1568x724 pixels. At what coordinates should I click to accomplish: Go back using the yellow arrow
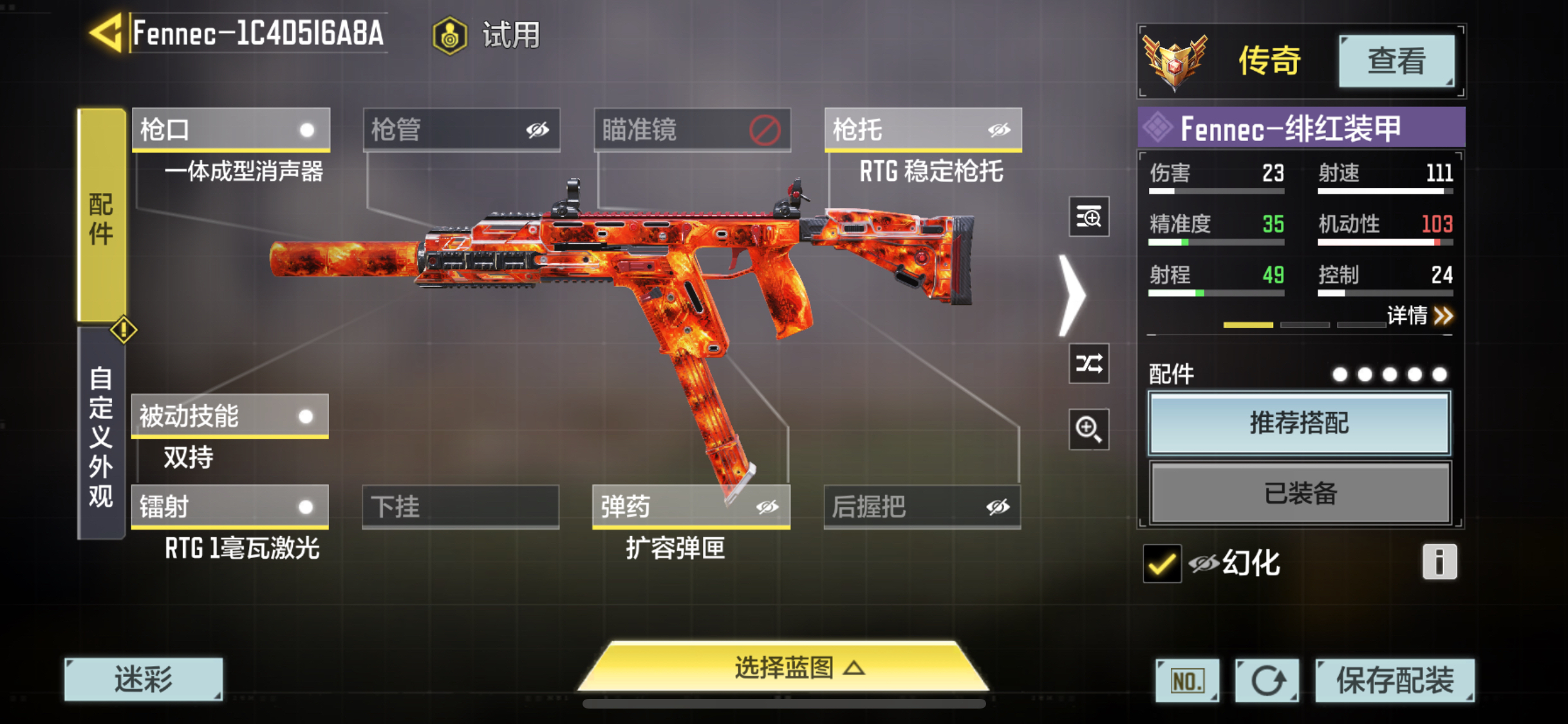tap(107, 33)
